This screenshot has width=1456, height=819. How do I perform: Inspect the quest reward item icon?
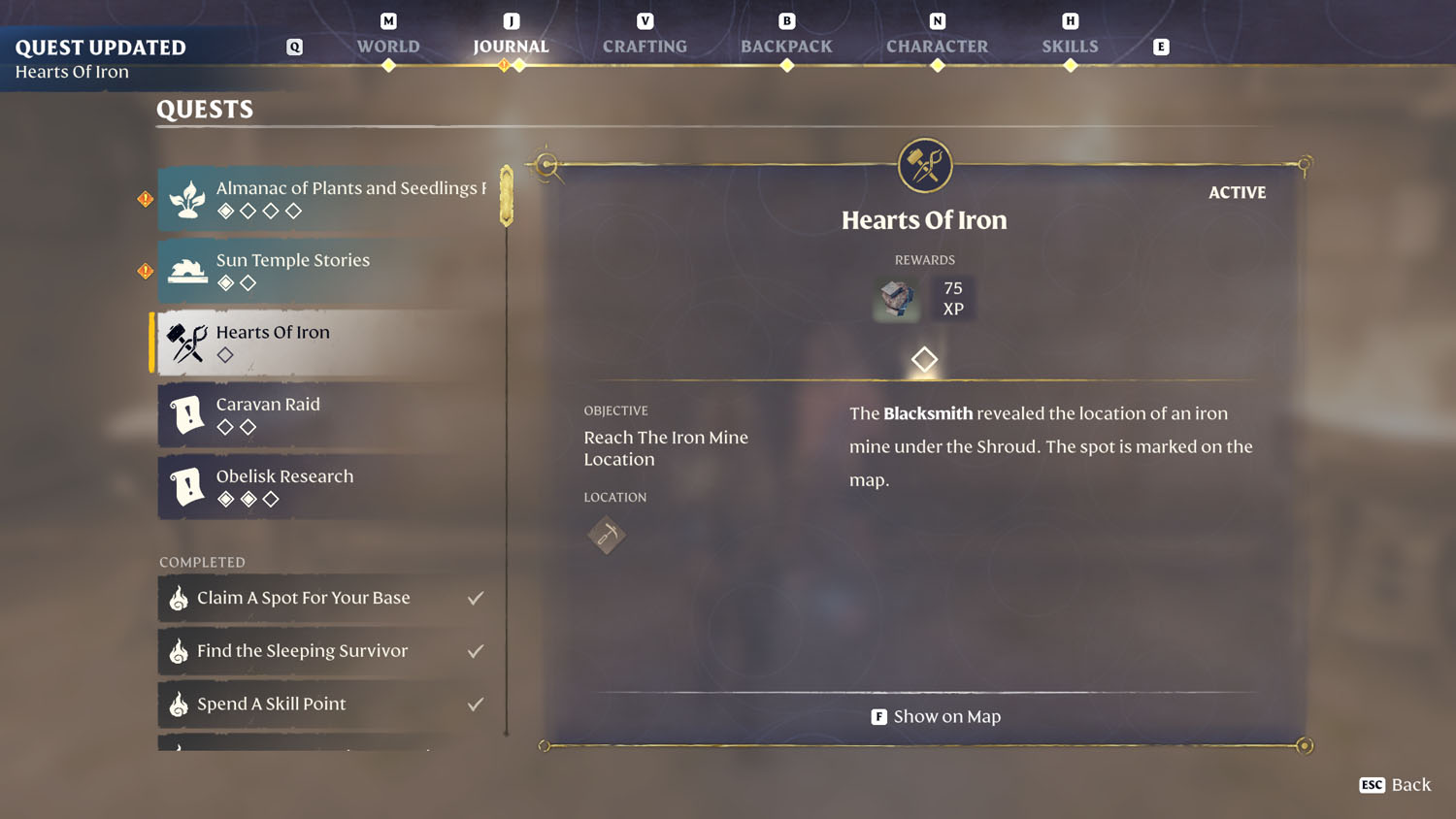tap(896, 298)
